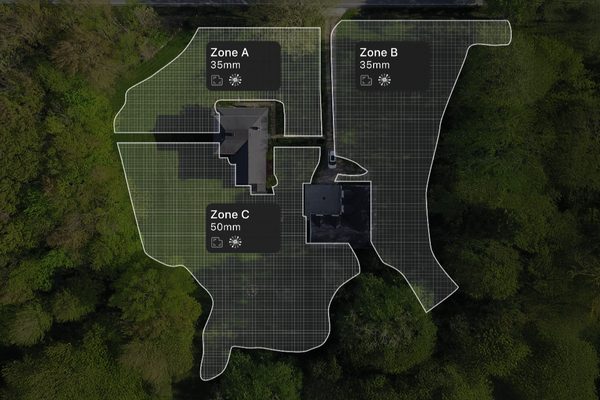
Task: Click Zone A's map shape icon
Action: point(216,80)
